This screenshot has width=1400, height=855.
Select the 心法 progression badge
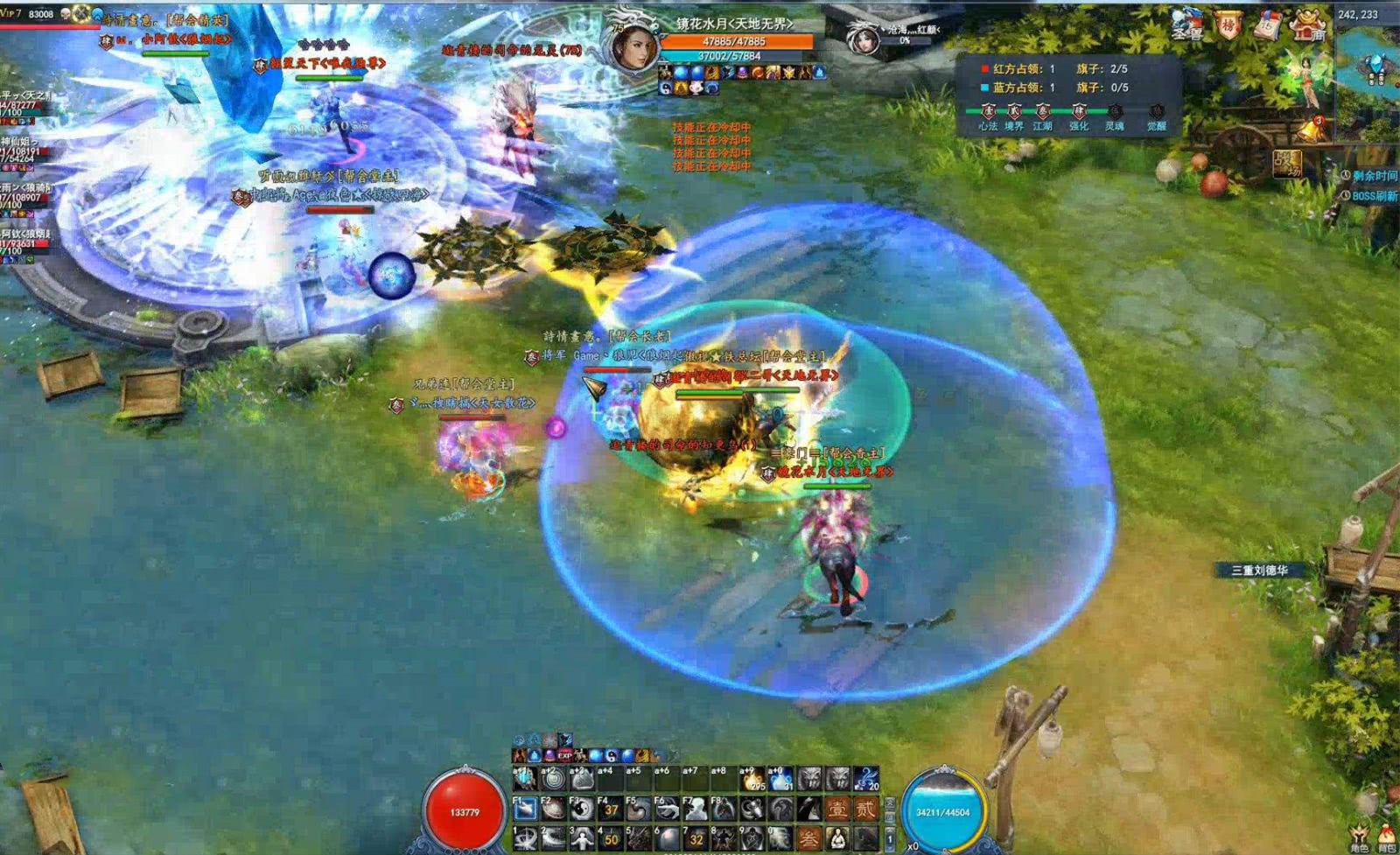tap(988, 112)
